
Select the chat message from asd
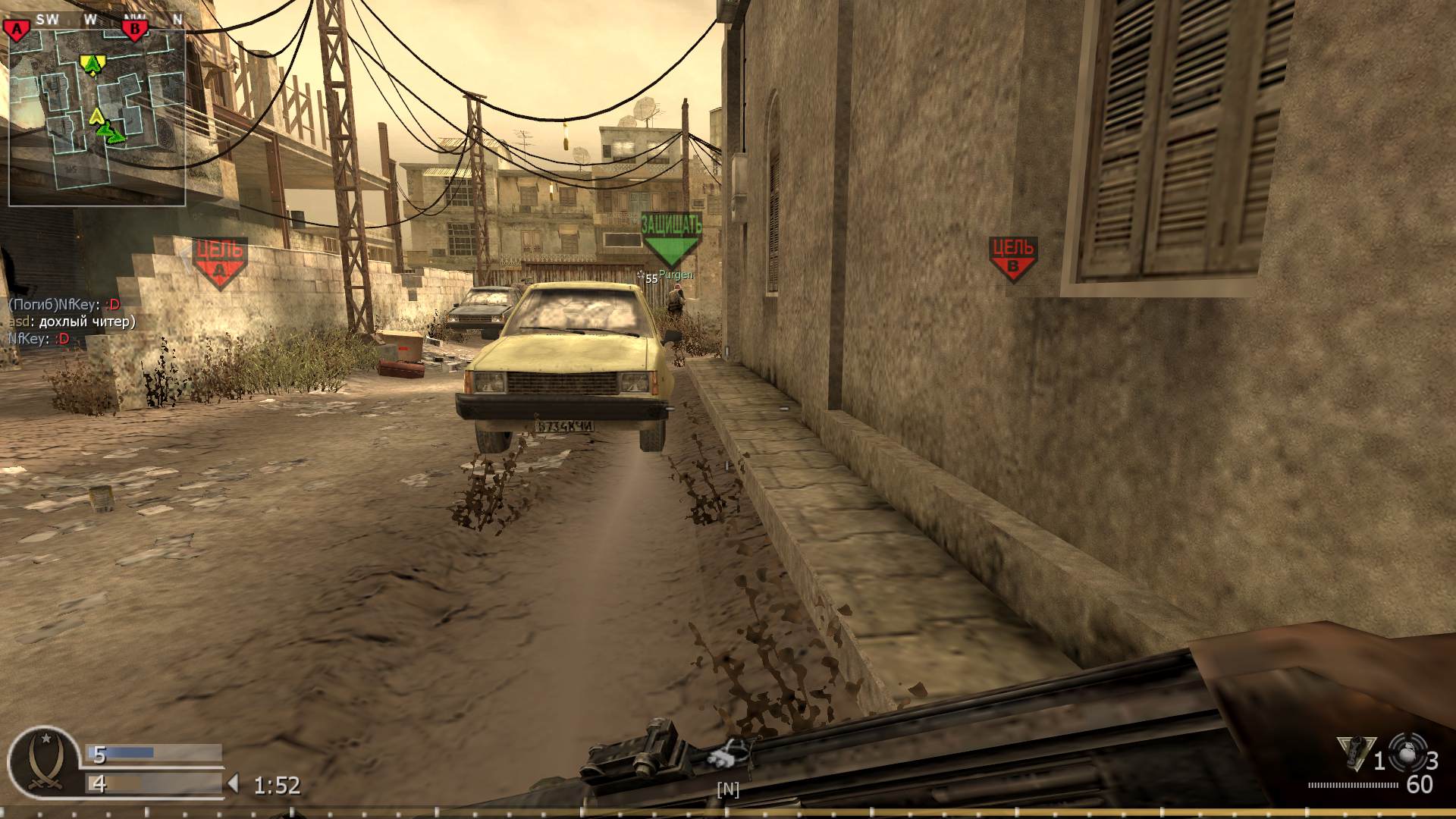(72, 322)
